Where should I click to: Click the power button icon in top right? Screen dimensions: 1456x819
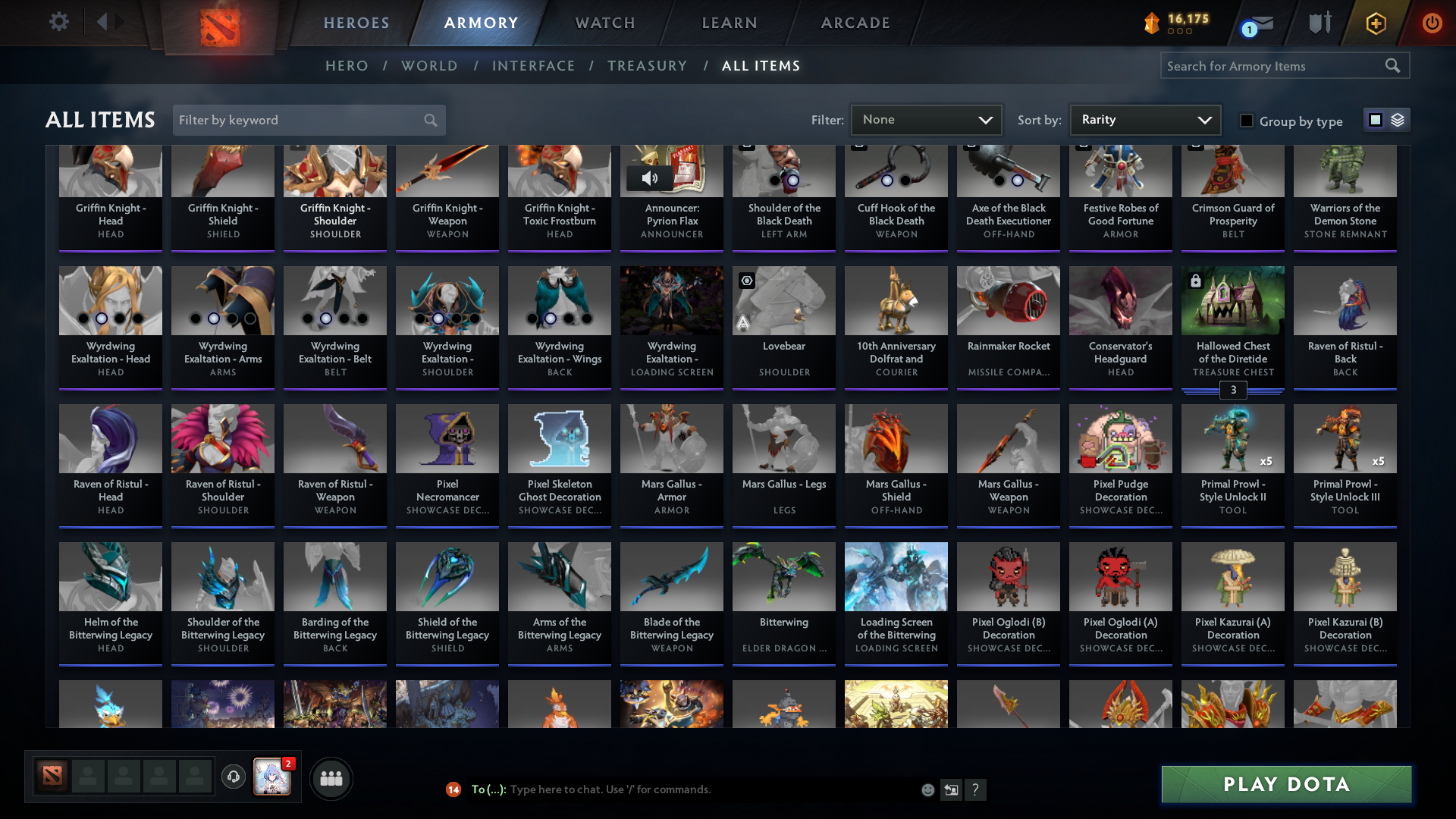[1432, 23]
